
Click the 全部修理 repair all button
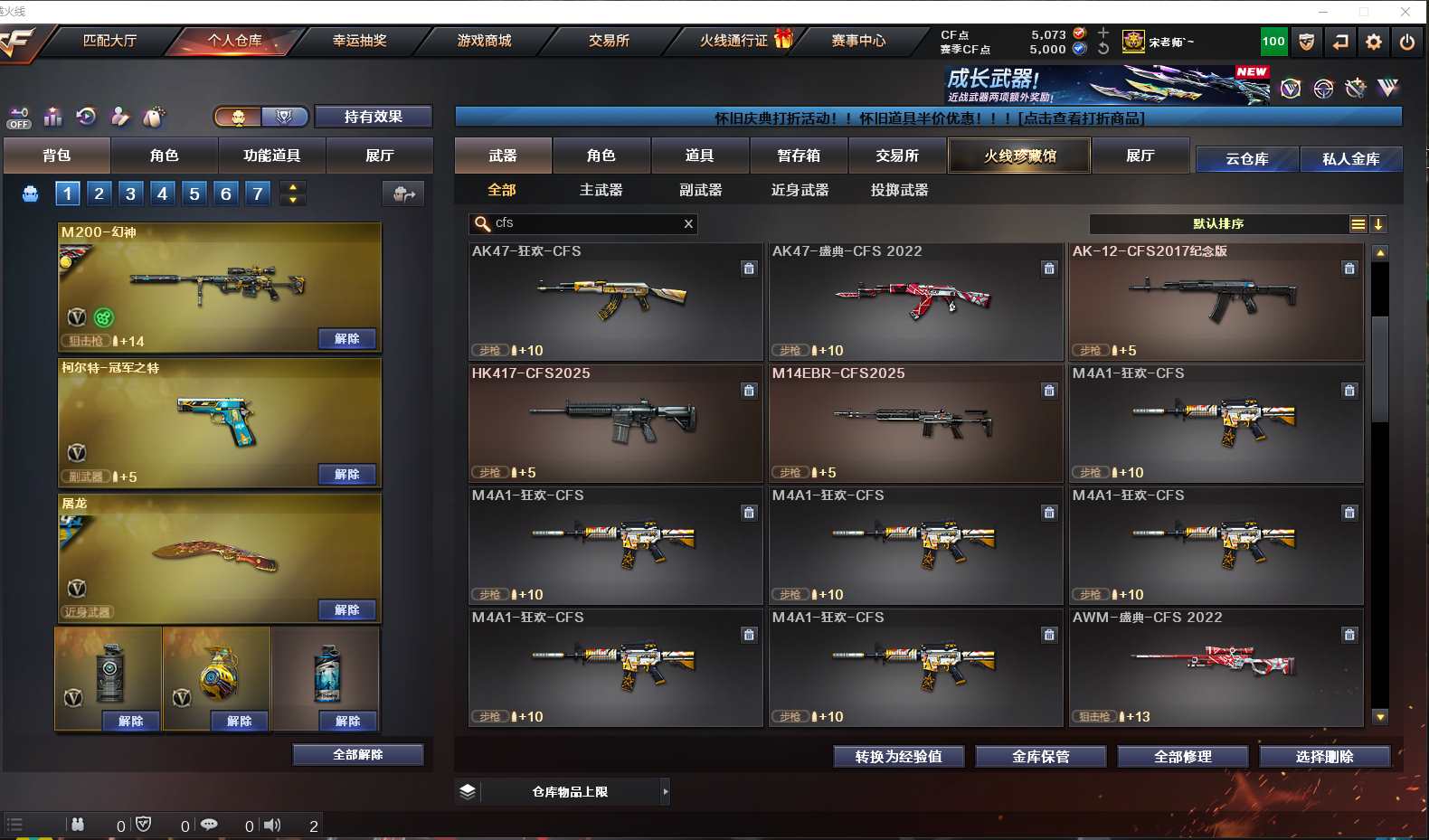tap(1182, 757)
